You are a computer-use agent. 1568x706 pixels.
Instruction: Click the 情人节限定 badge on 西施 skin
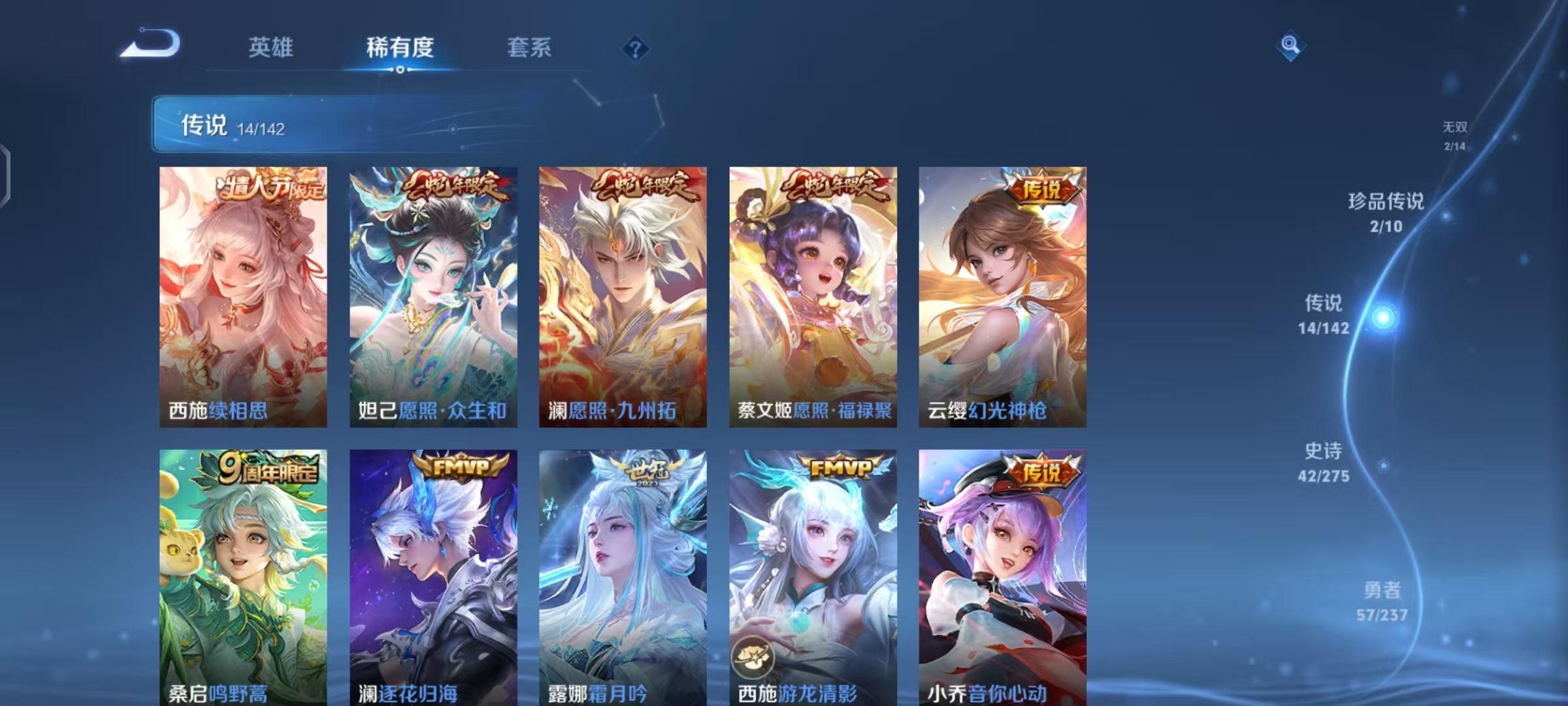click(x=272, y=186)
